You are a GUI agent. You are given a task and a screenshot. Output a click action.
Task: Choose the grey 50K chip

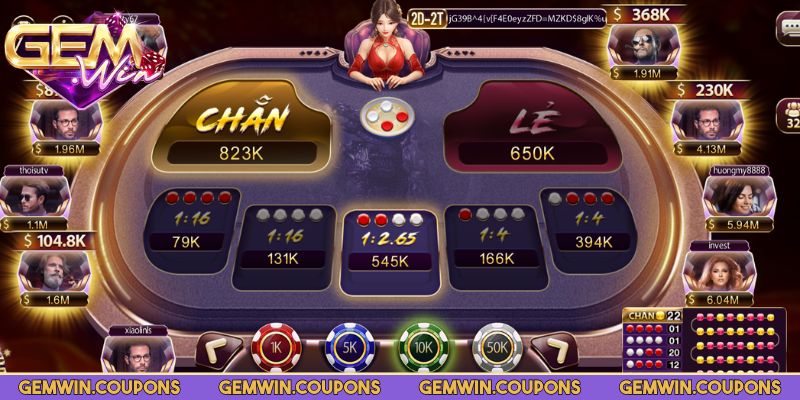click(x=494, y=346)
